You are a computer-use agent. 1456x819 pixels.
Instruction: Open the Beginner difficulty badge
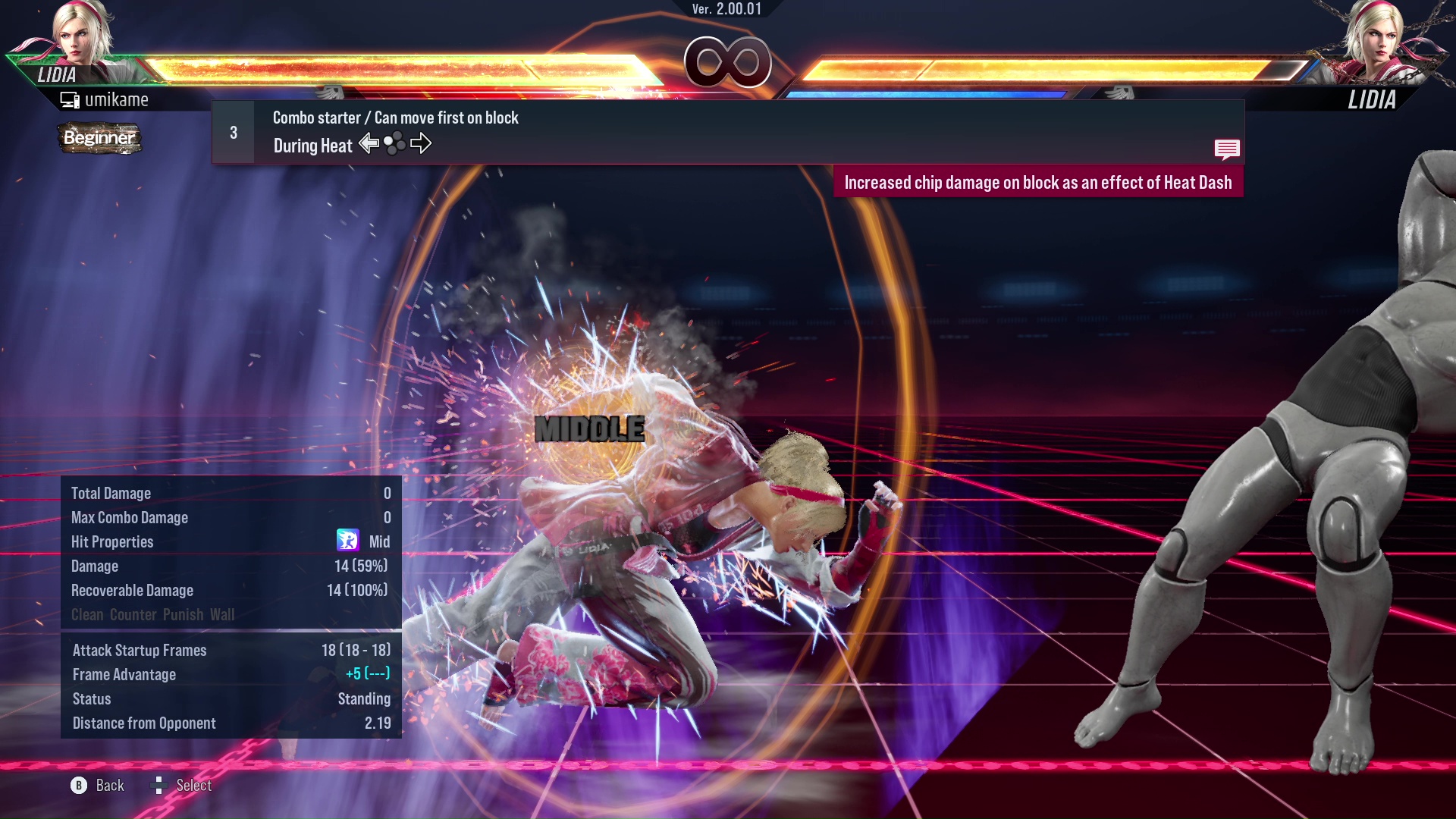click(99, 139)
